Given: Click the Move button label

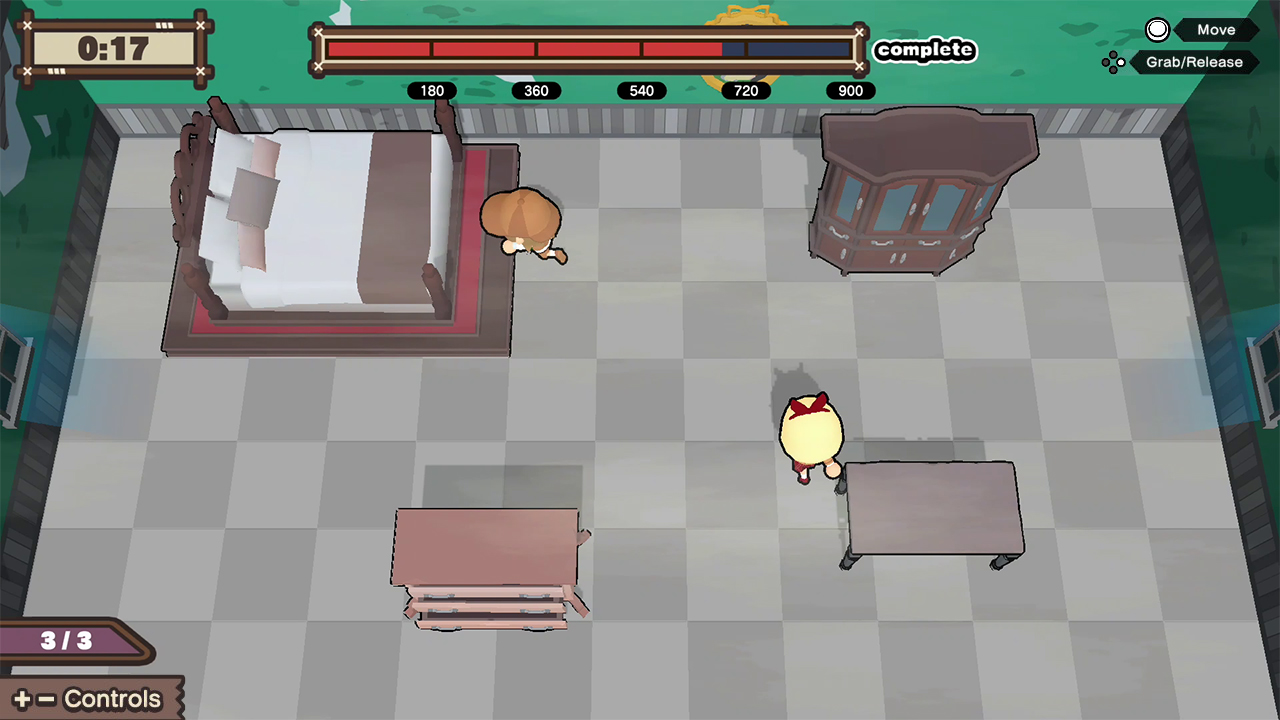Looking at the screenshot, I should 1216,30.
